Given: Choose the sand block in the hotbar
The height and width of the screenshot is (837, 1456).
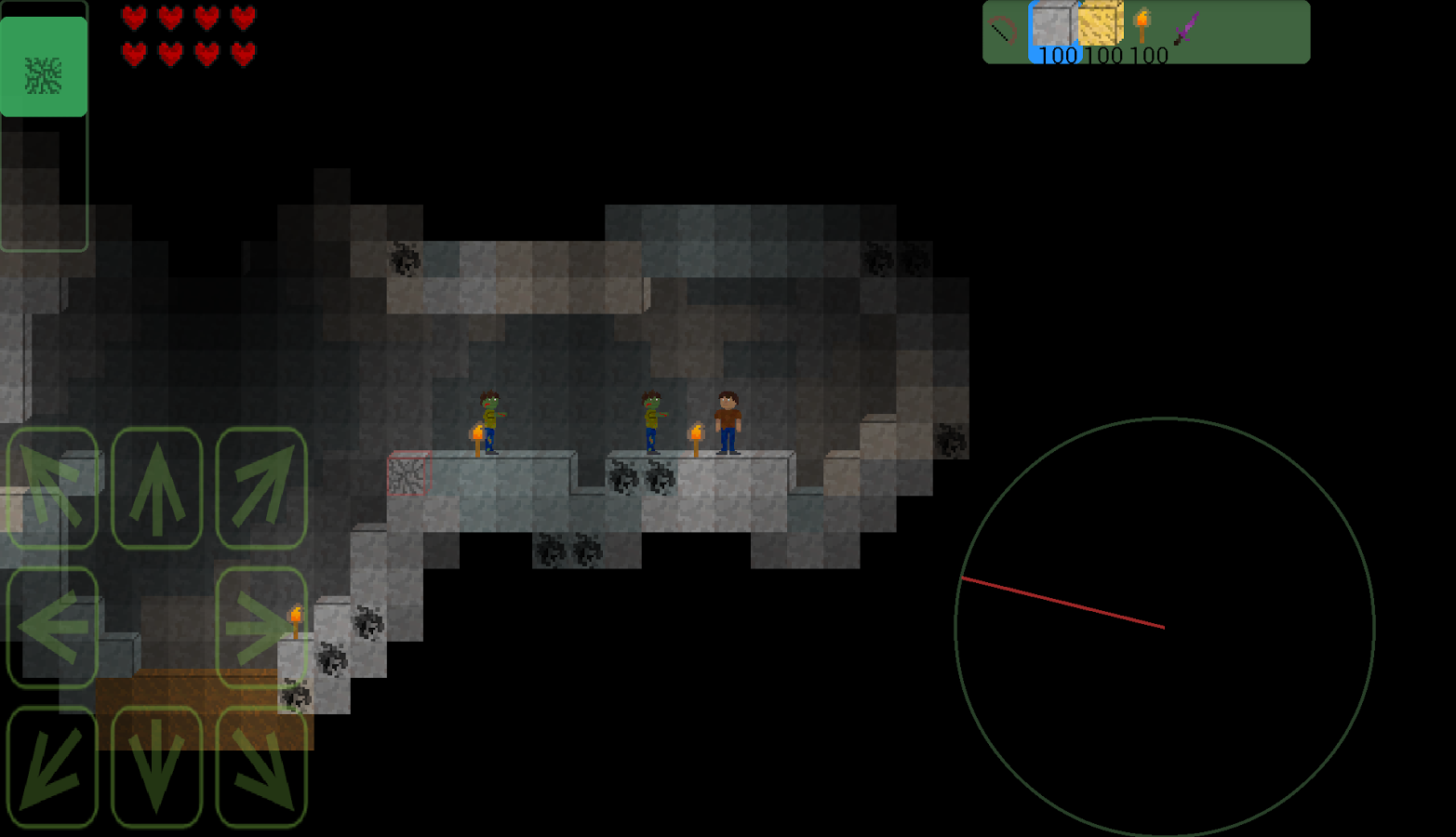Looking at the screenshot, I should pyautogui.click(x=1100, y=26).
